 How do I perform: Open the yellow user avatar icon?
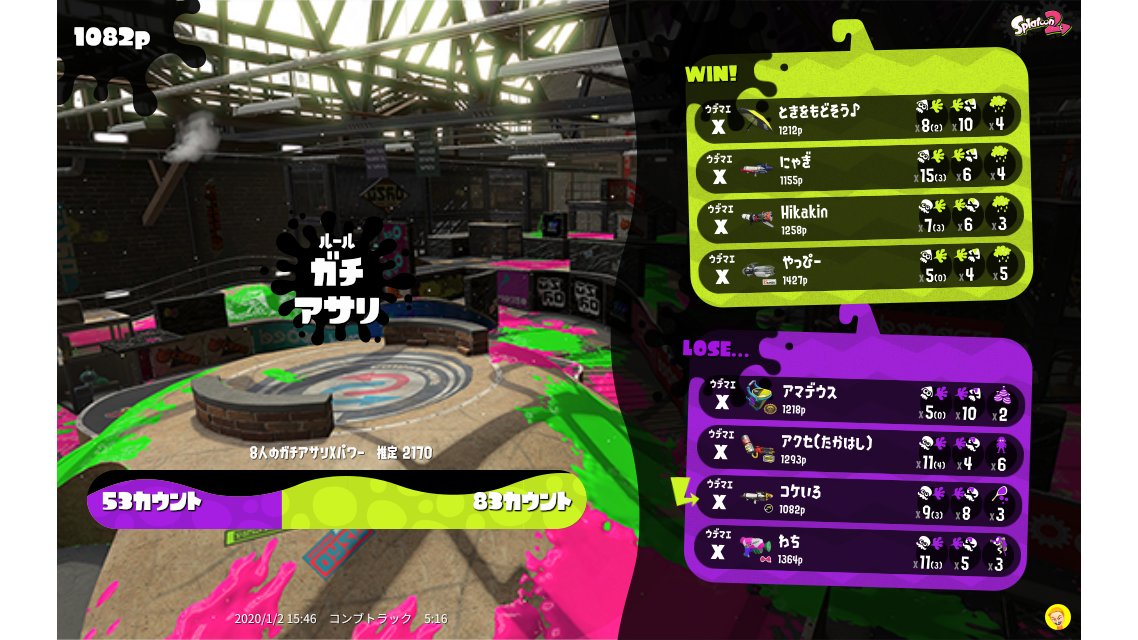pyautogui.click(x=1056, y=615)
